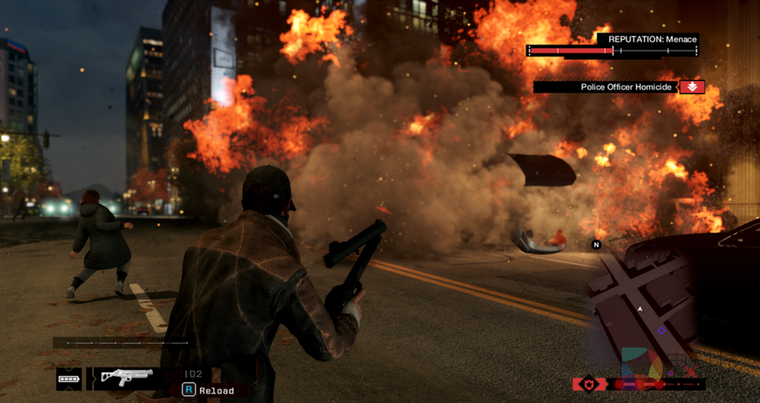Screen dimensions: 760x403
Task: Select the equipped shotgun weapon icon
Action: 125,378
